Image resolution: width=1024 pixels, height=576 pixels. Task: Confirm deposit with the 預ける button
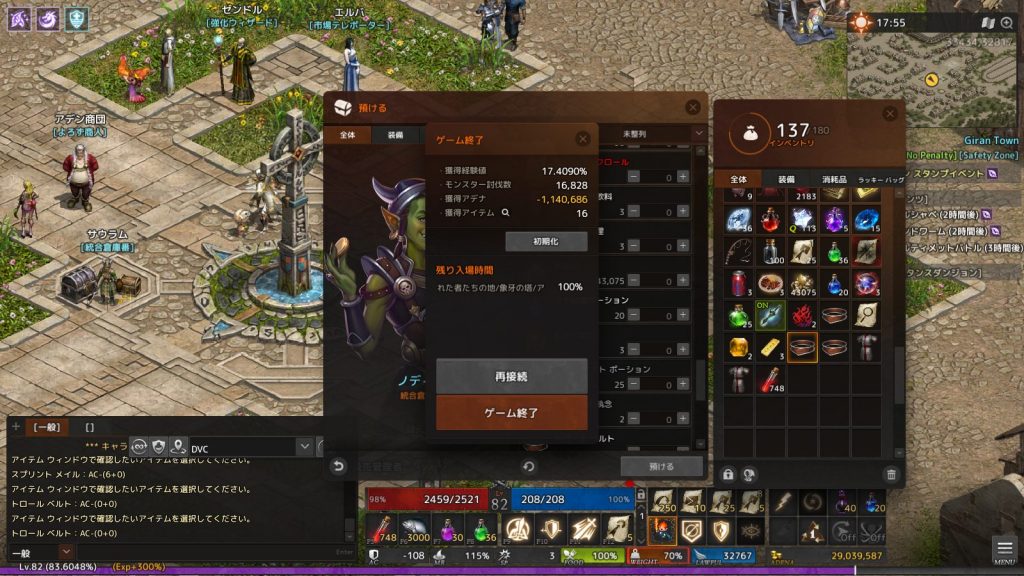tap(661, 466)
